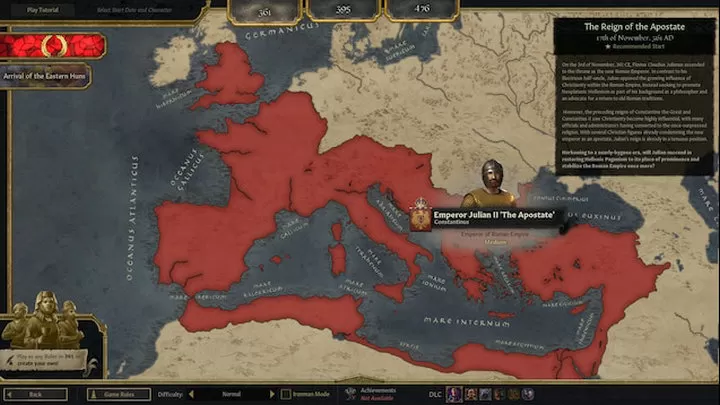Select the 361 start date tab
The height and width of the screenshot is (405, 720).
(x=265, y=10)
